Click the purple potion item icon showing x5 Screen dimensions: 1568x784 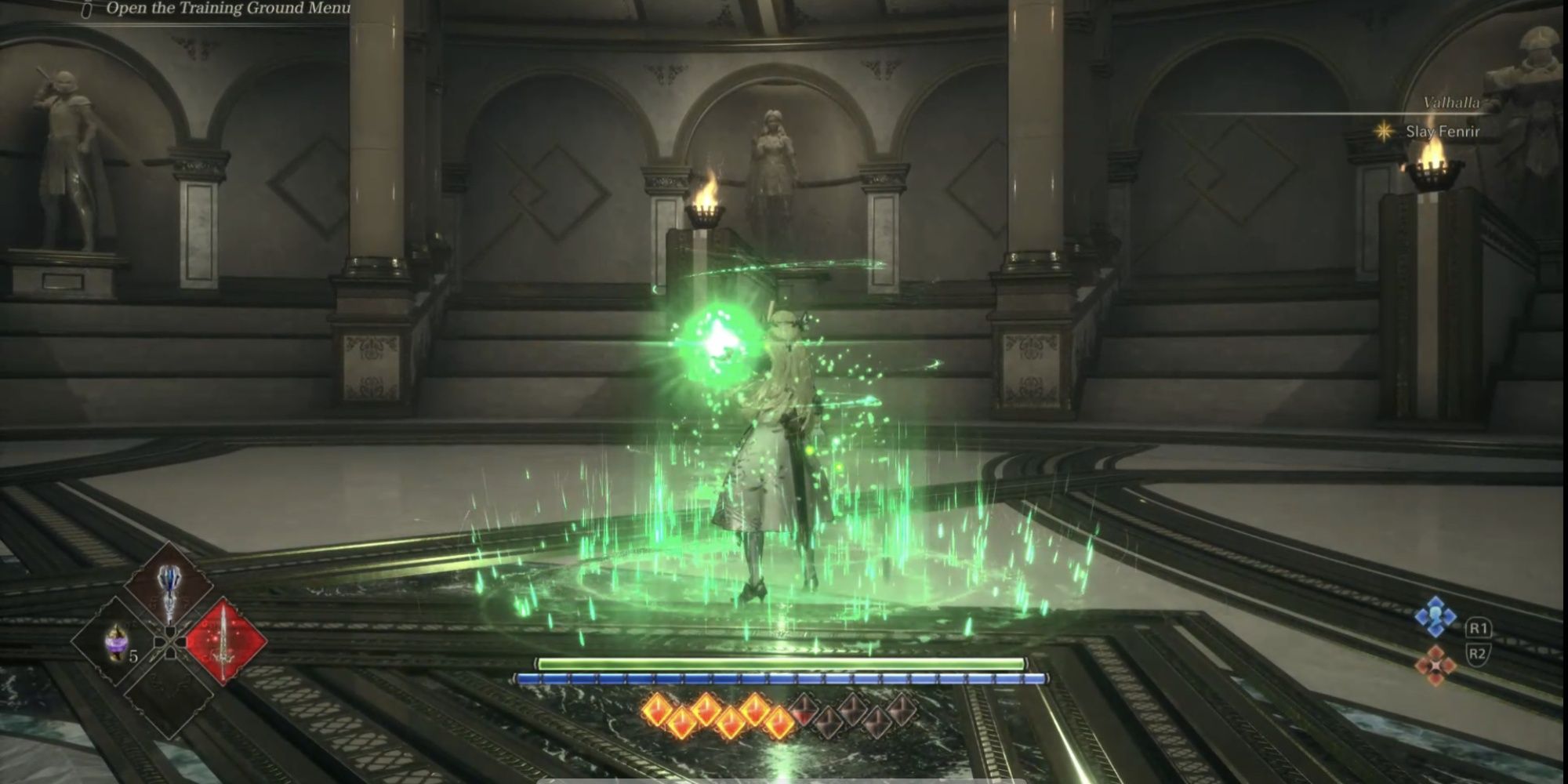[116, 644]
